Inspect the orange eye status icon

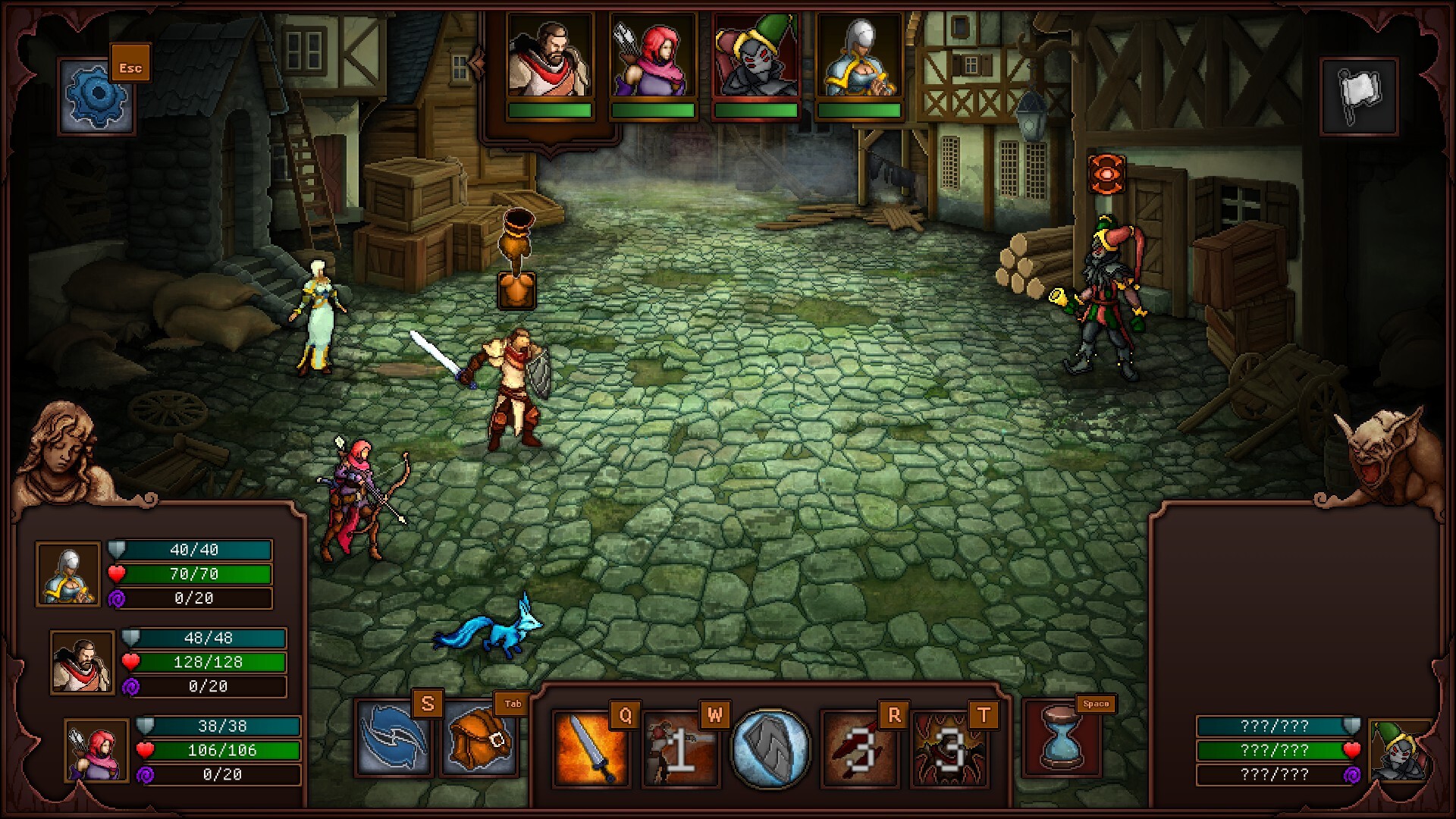pyautogui.click(x=1106, y=174)
